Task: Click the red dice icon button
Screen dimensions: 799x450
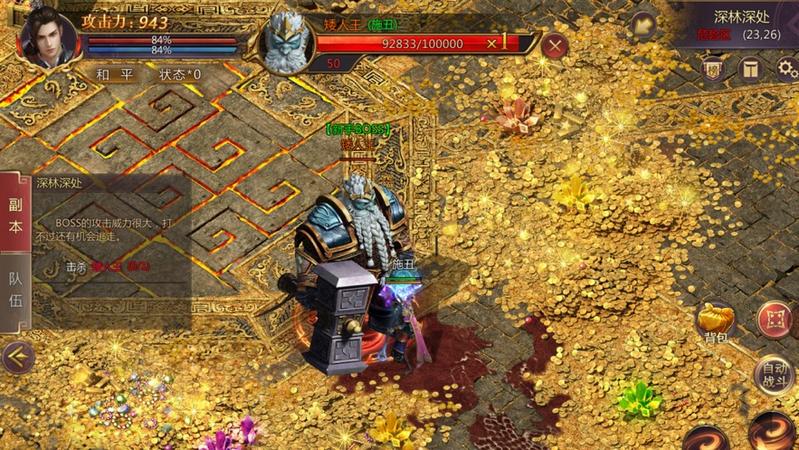Action: [773, 320]
